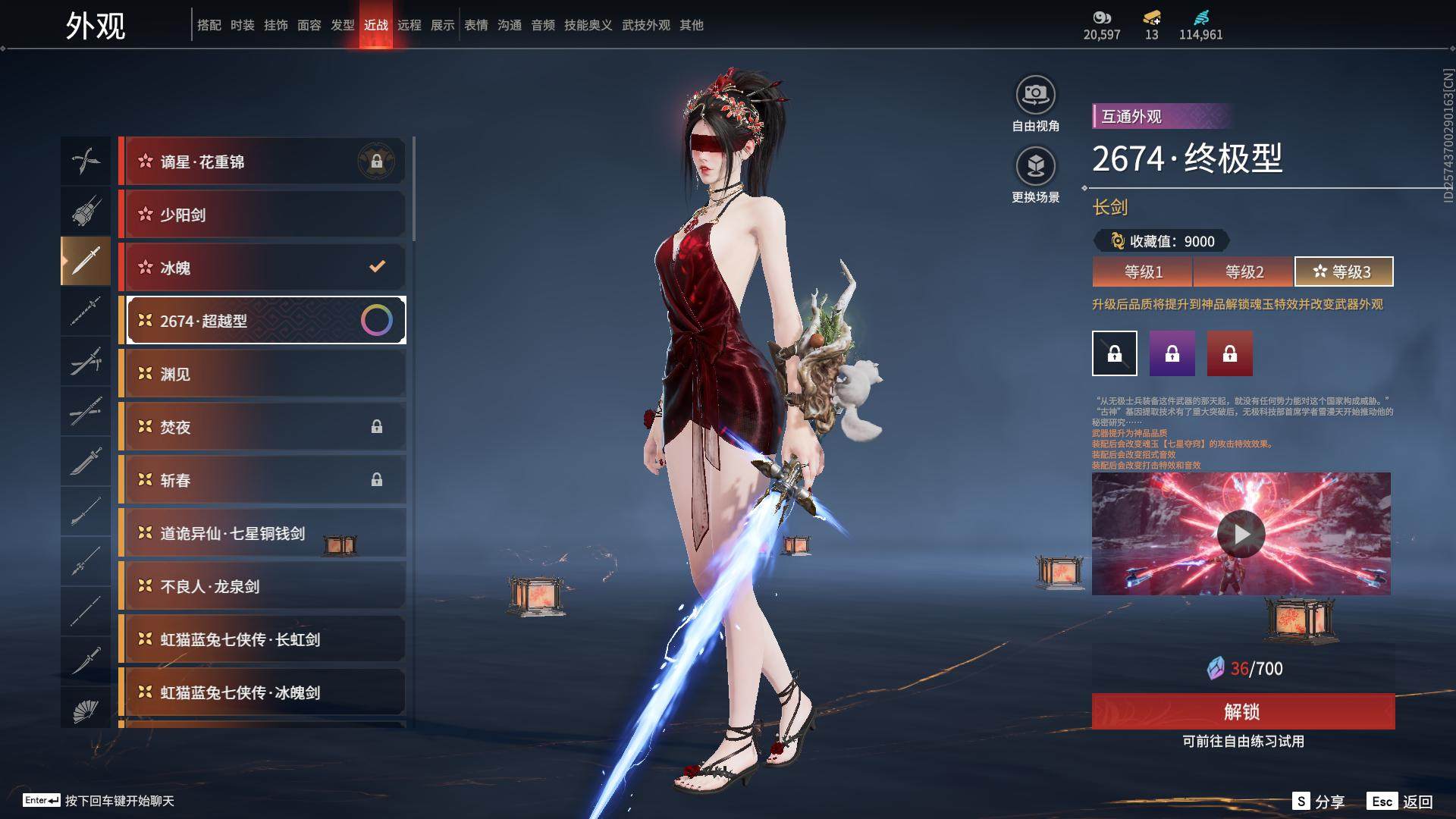The height and width of the screenshot is (819, 1456).
Task: Switch to the 等级1 tier
Action: click(1143, 271)
